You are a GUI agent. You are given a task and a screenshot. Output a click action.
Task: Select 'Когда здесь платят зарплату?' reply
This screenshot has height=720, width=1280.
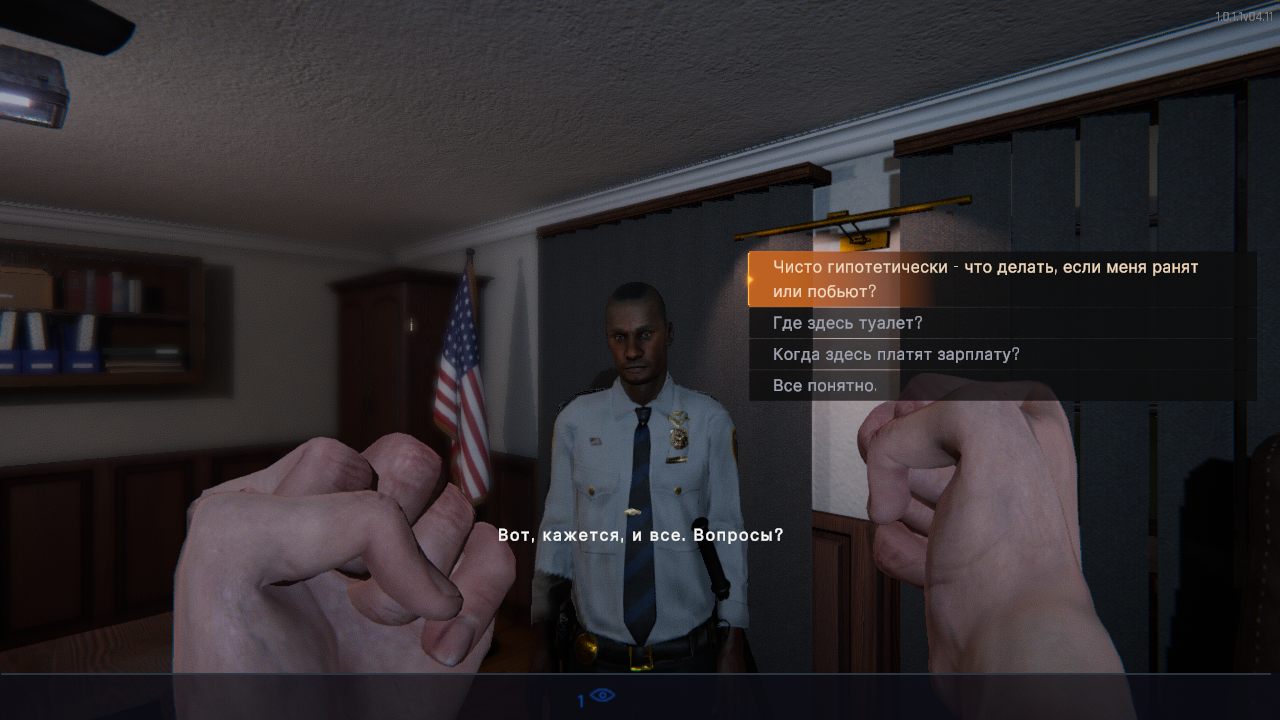tap(895, 353)
